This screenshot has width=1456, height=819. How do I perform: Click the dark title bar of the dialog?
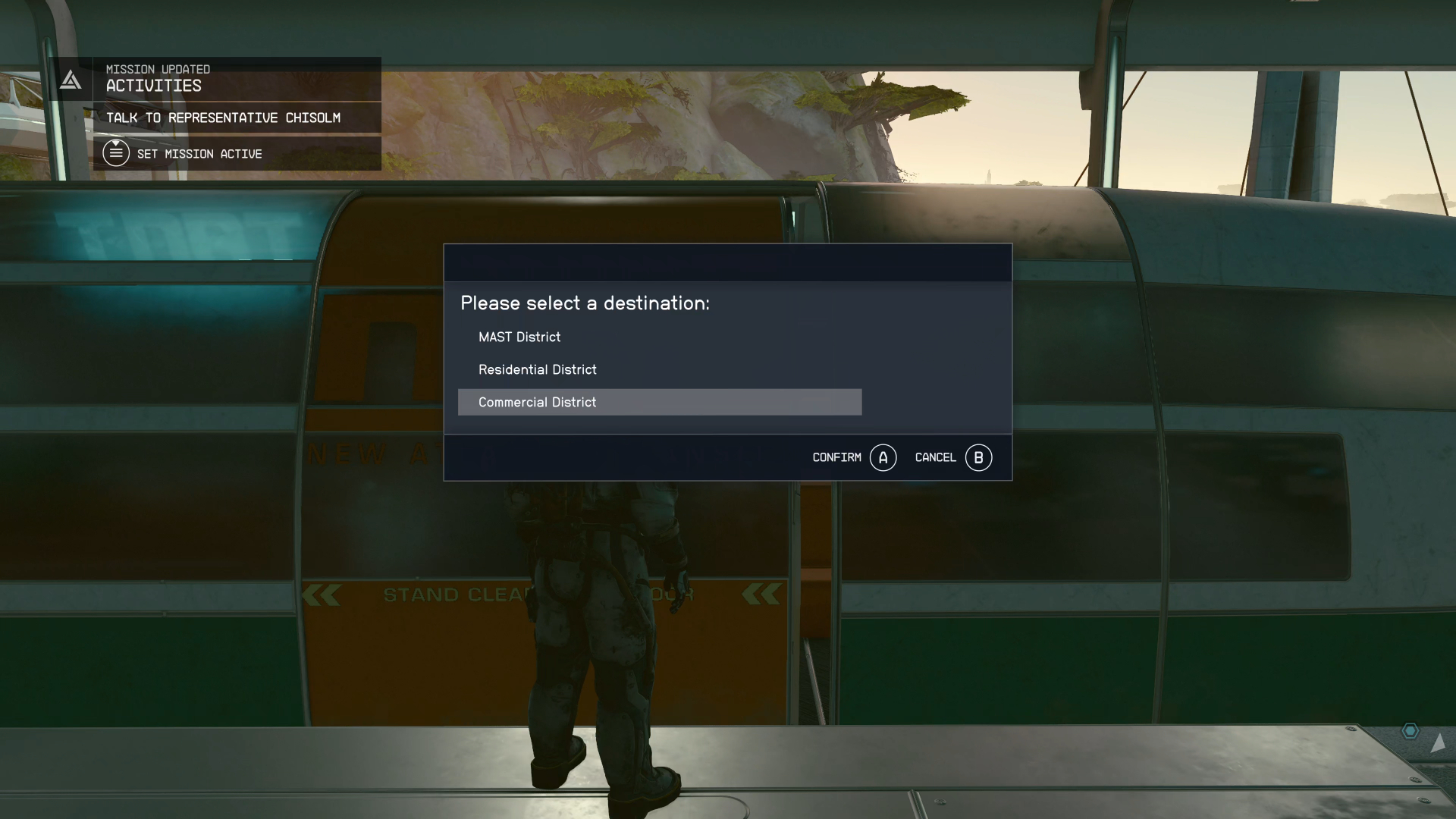point(727,262)
